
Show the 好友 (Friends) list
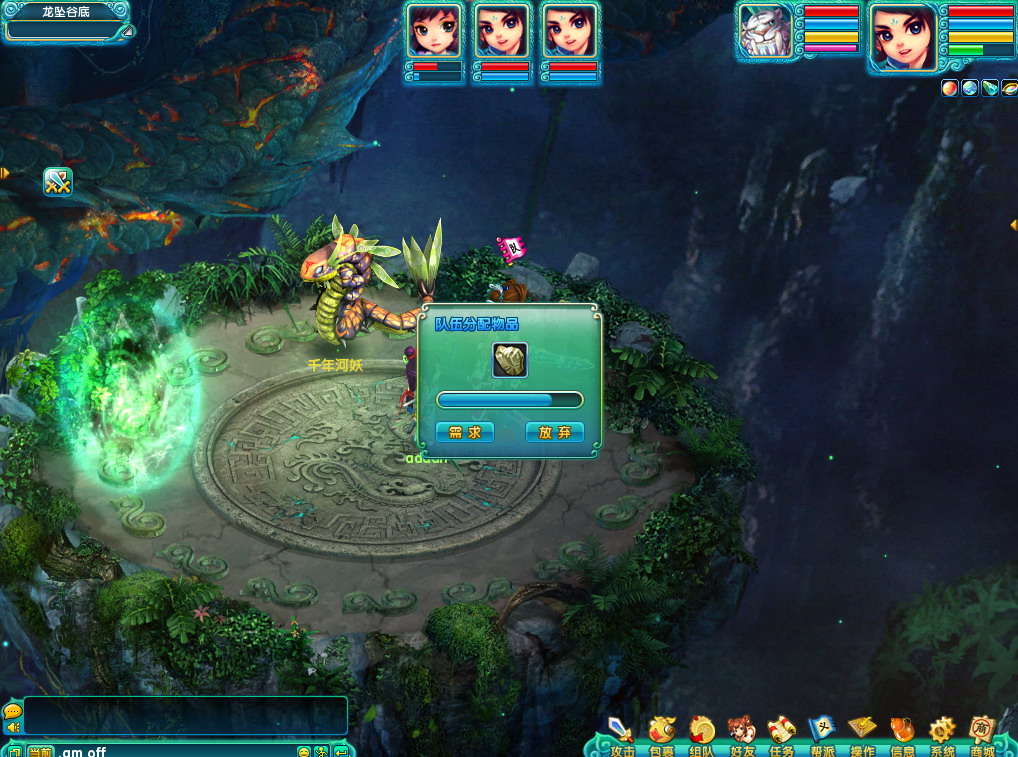741,733
